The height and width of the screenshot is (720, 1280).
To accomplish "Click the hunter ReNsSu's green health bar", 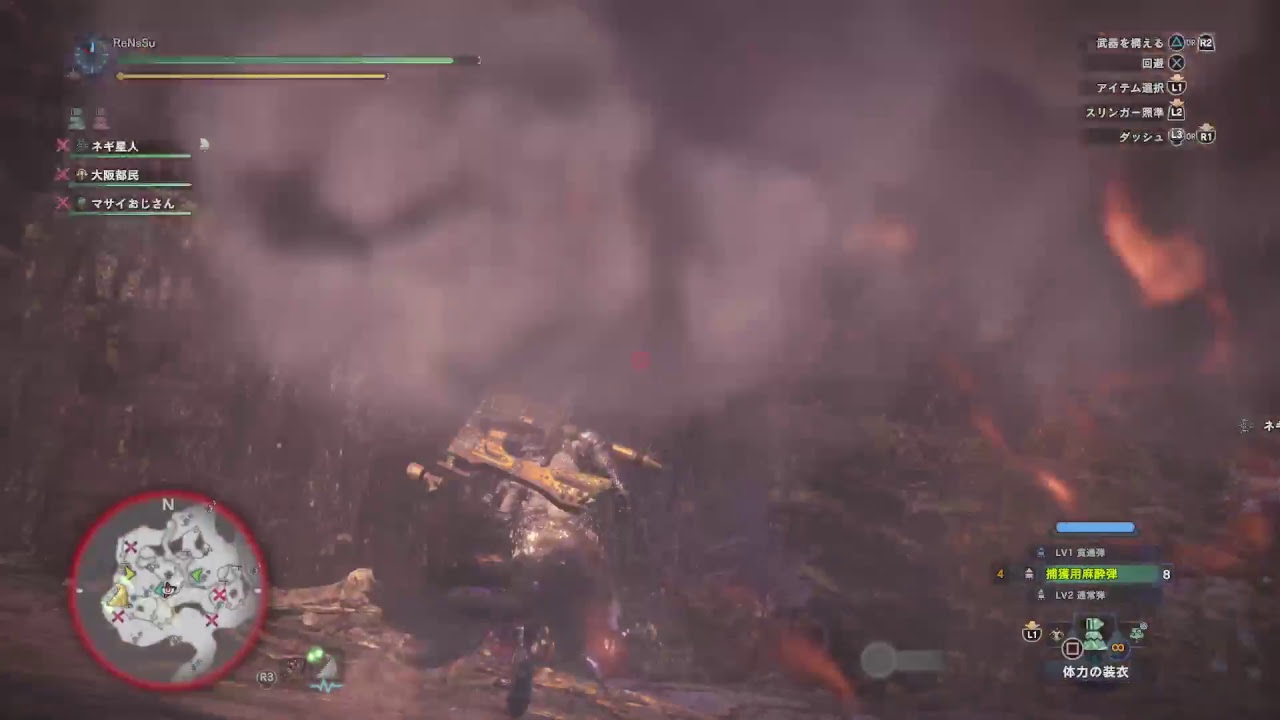I will point(290,60).
